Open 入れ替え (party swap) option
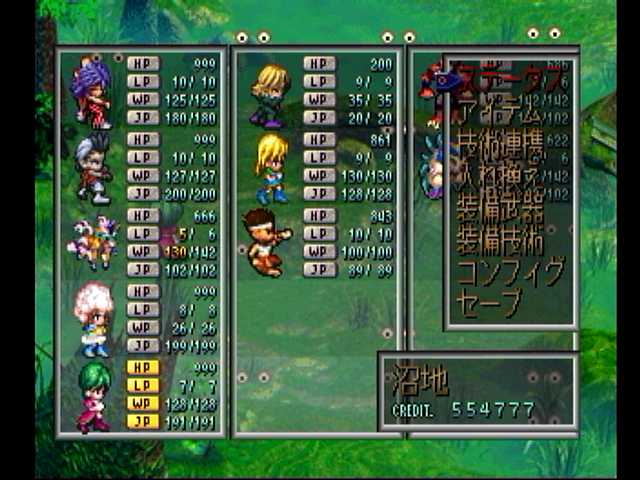 click(x=500, y=178)
